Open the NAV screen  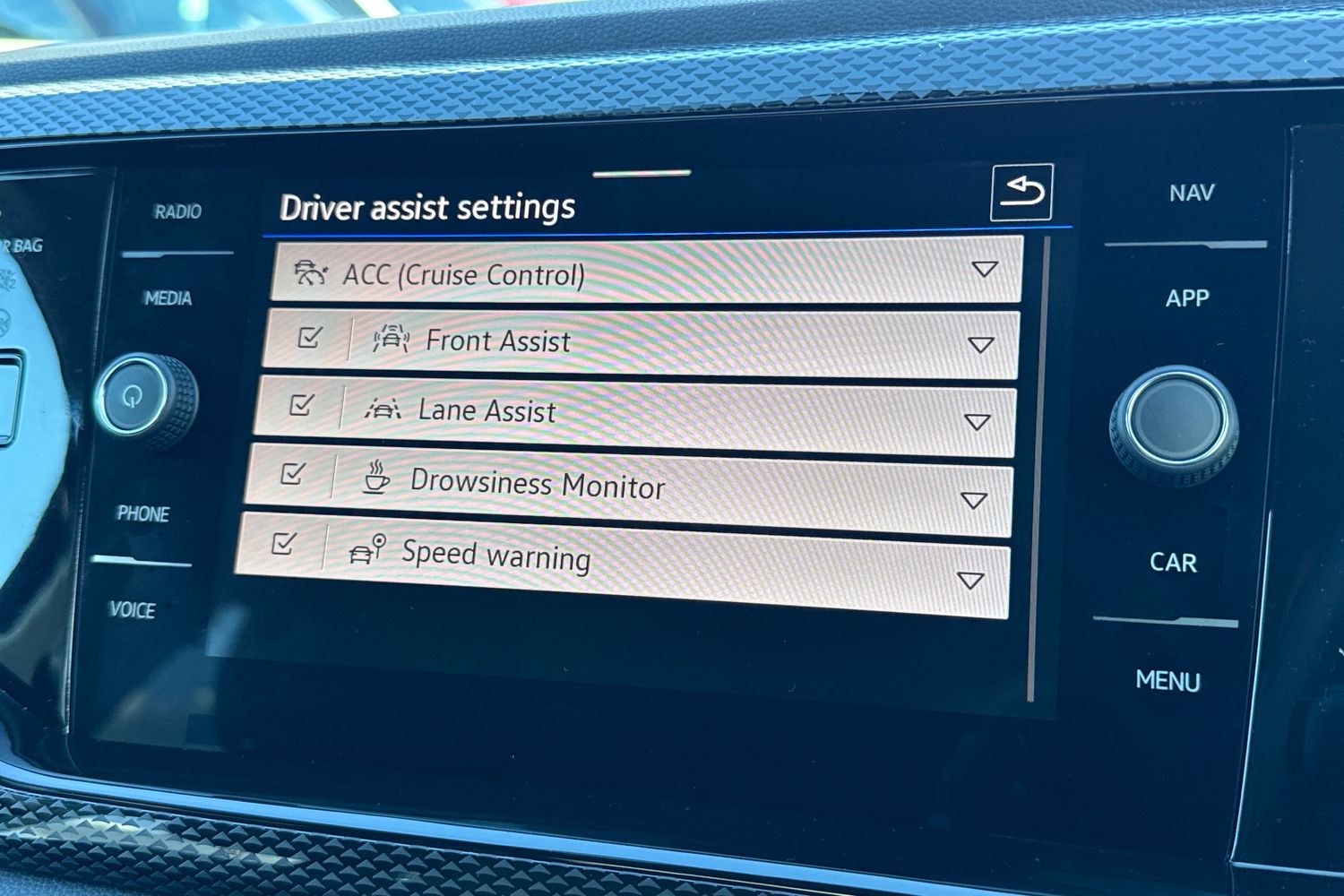click(x=1192, y=193)
